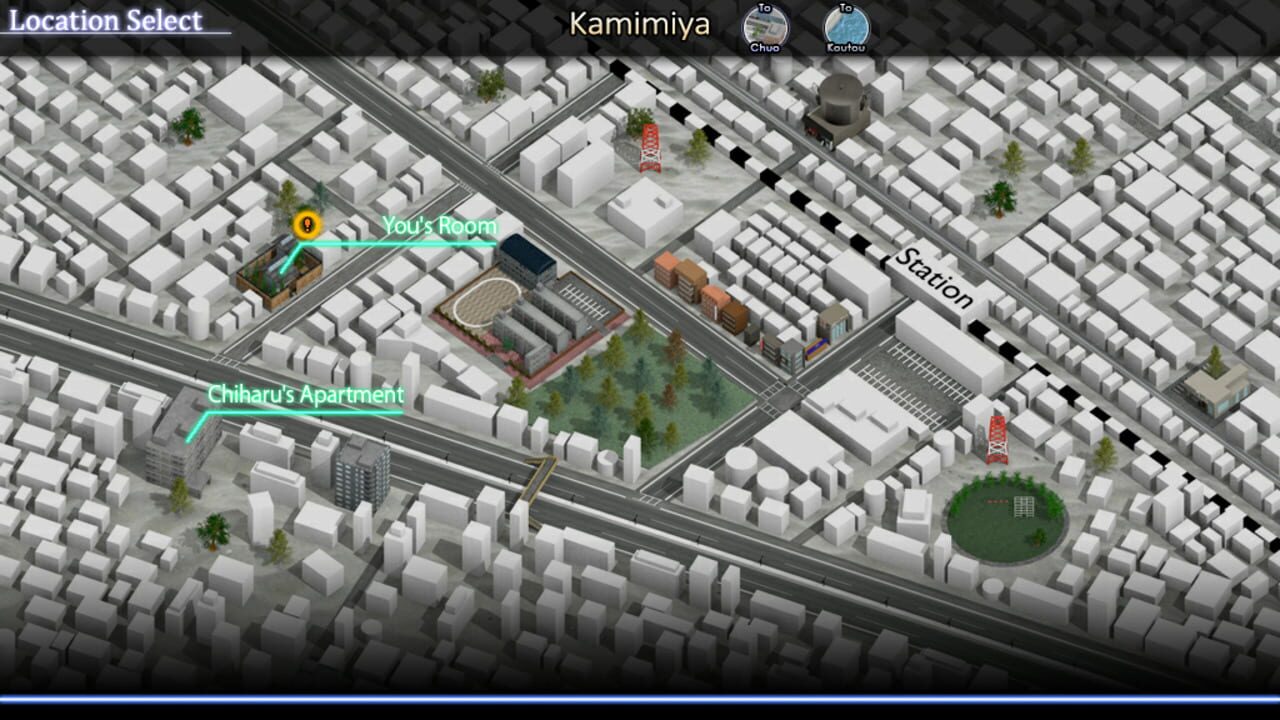
Task: Select the circular green park with playground
Action: point(1005,515)
